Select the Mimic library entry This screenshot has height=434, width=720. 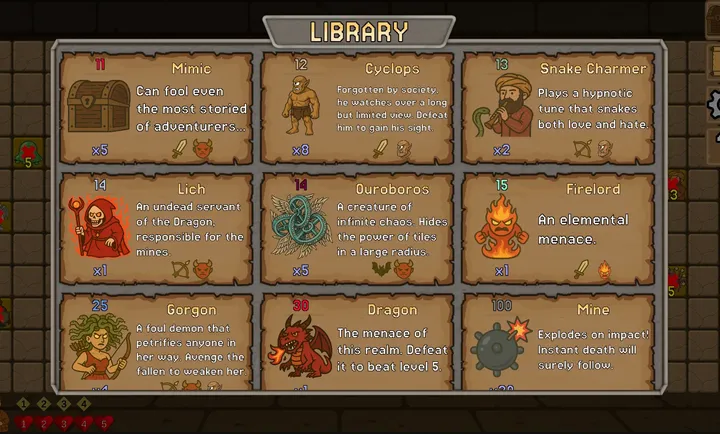click(156, 108)
